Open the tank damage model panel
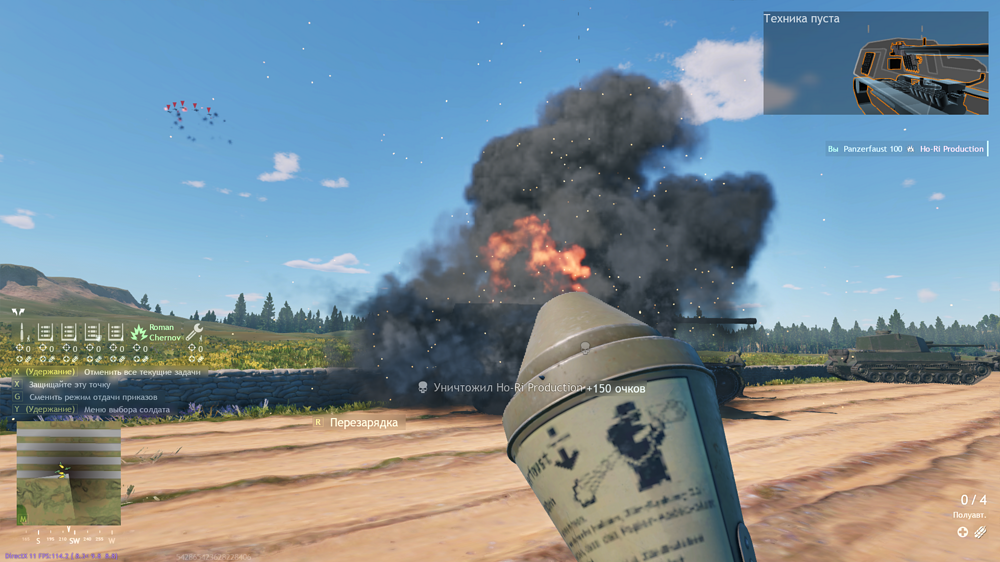Screen dimensions: 1000x562 point(875,63)
